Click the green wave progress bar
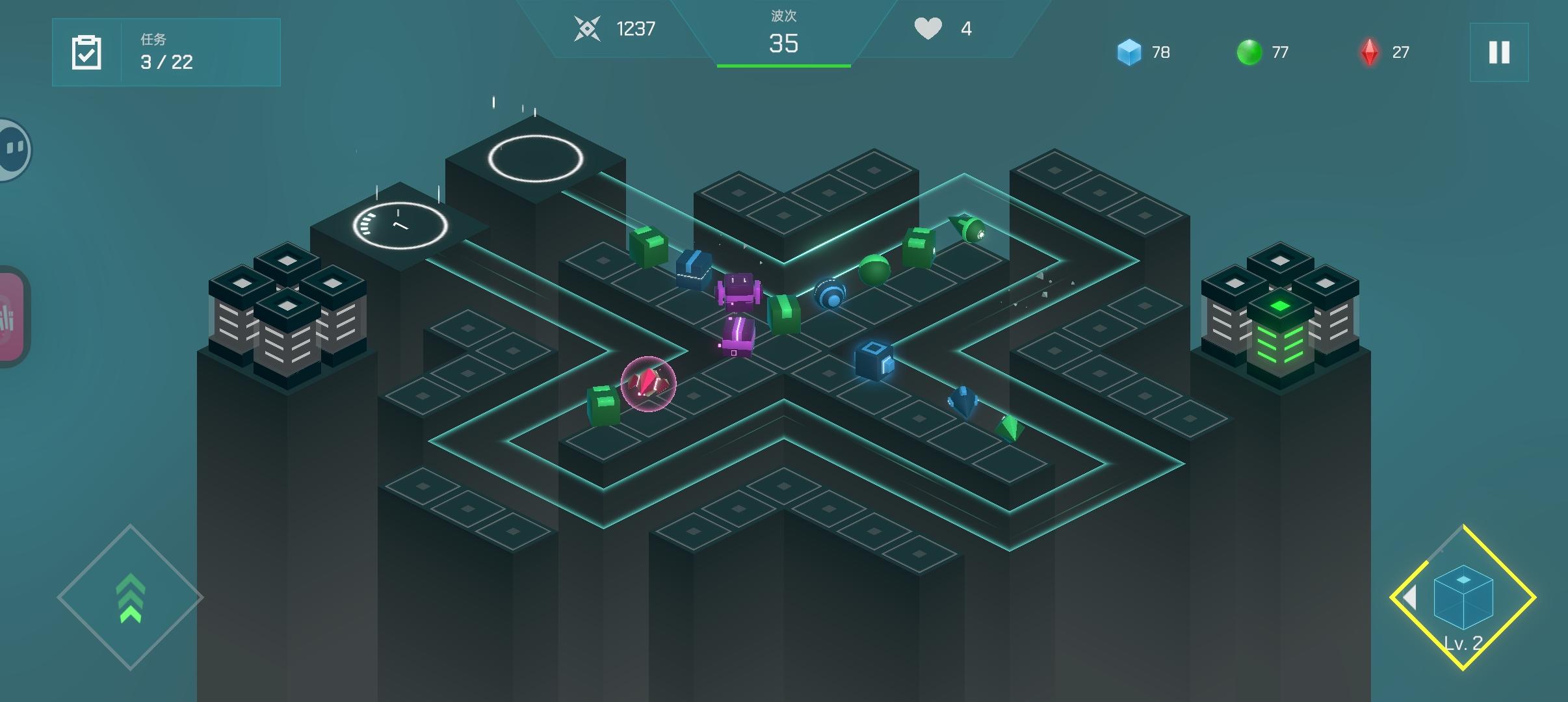This screenshot has height=702, width=1568. click(x=783, y=66)
